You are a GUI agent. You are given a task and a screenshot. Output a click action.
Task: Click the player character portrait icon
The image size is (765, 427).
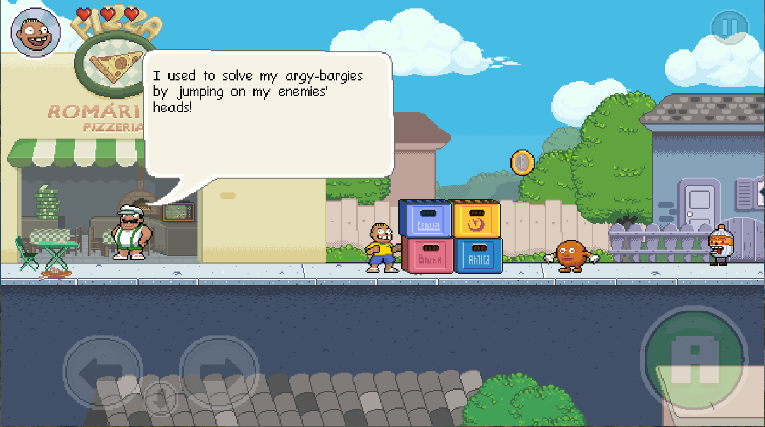coord(34,34)
